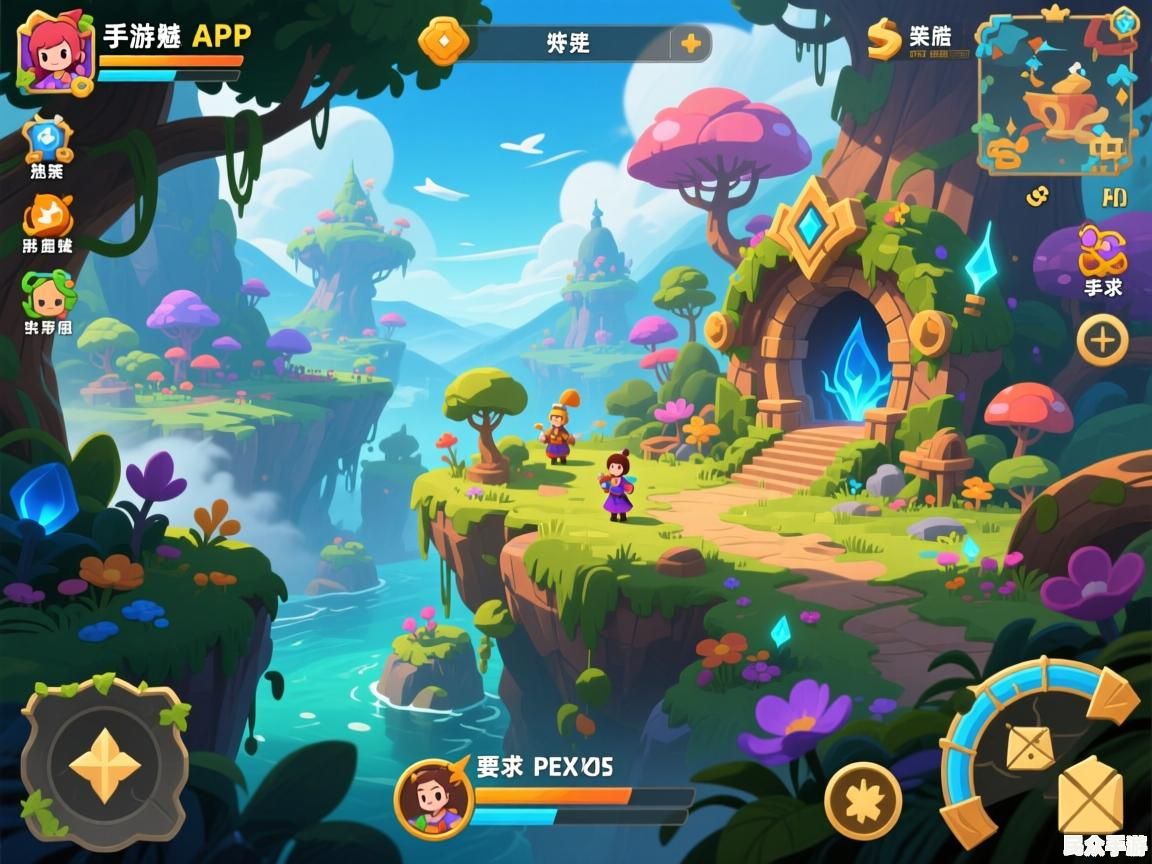
Task: Open the gold S coin shop icon
Action: point(884,39)
